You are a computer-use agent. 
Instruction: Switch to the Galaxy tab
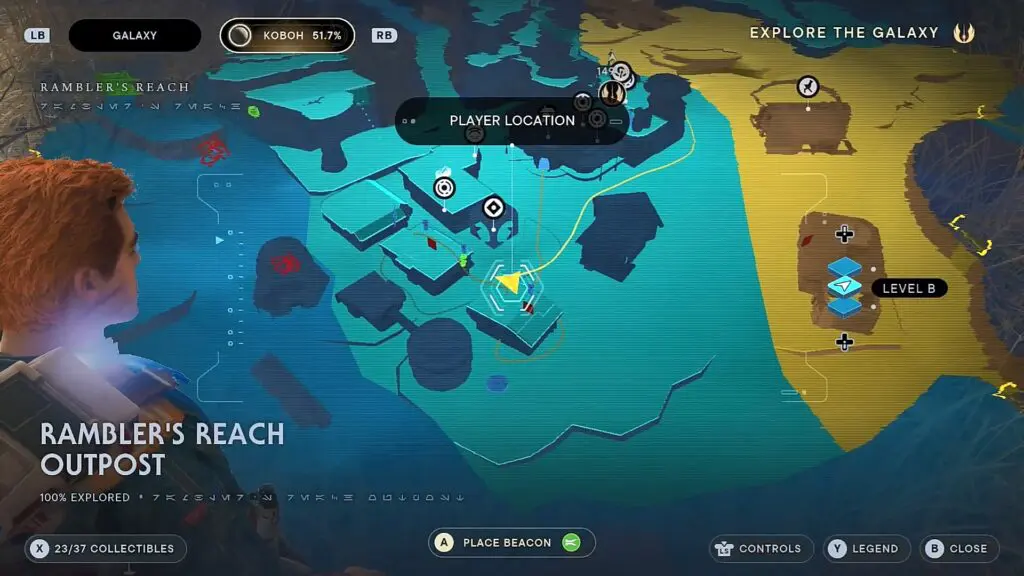134,36
